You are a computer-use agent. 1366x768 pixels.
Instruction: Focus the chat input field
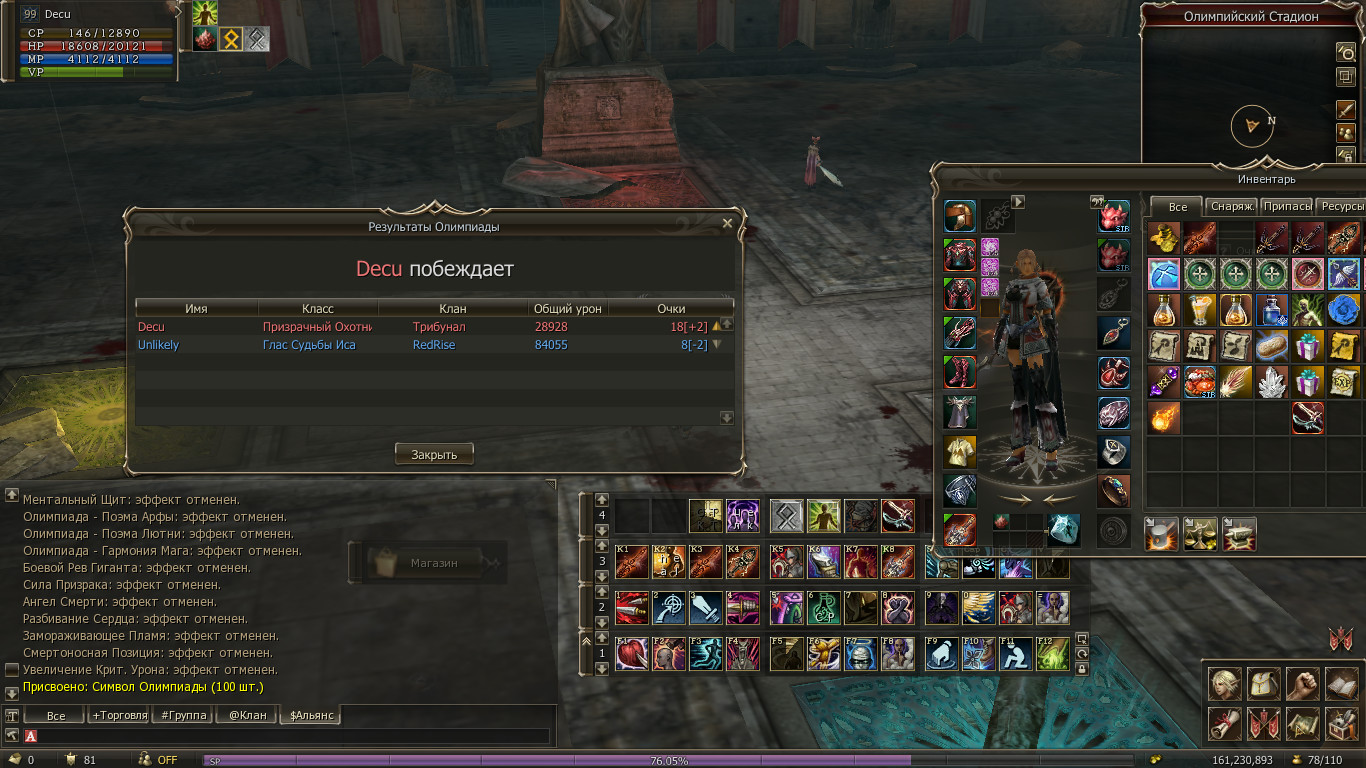290,736
